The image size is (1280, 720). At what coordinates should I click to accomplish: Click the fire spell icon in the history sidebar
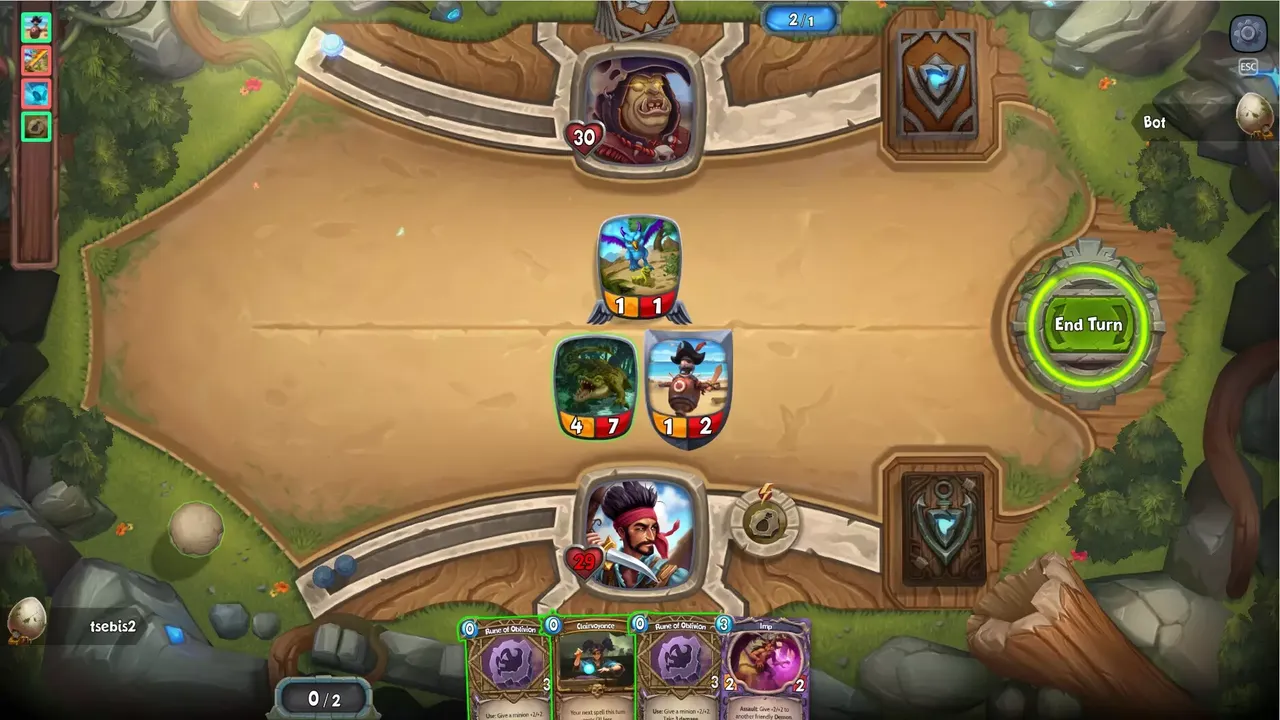pos(36,61)
